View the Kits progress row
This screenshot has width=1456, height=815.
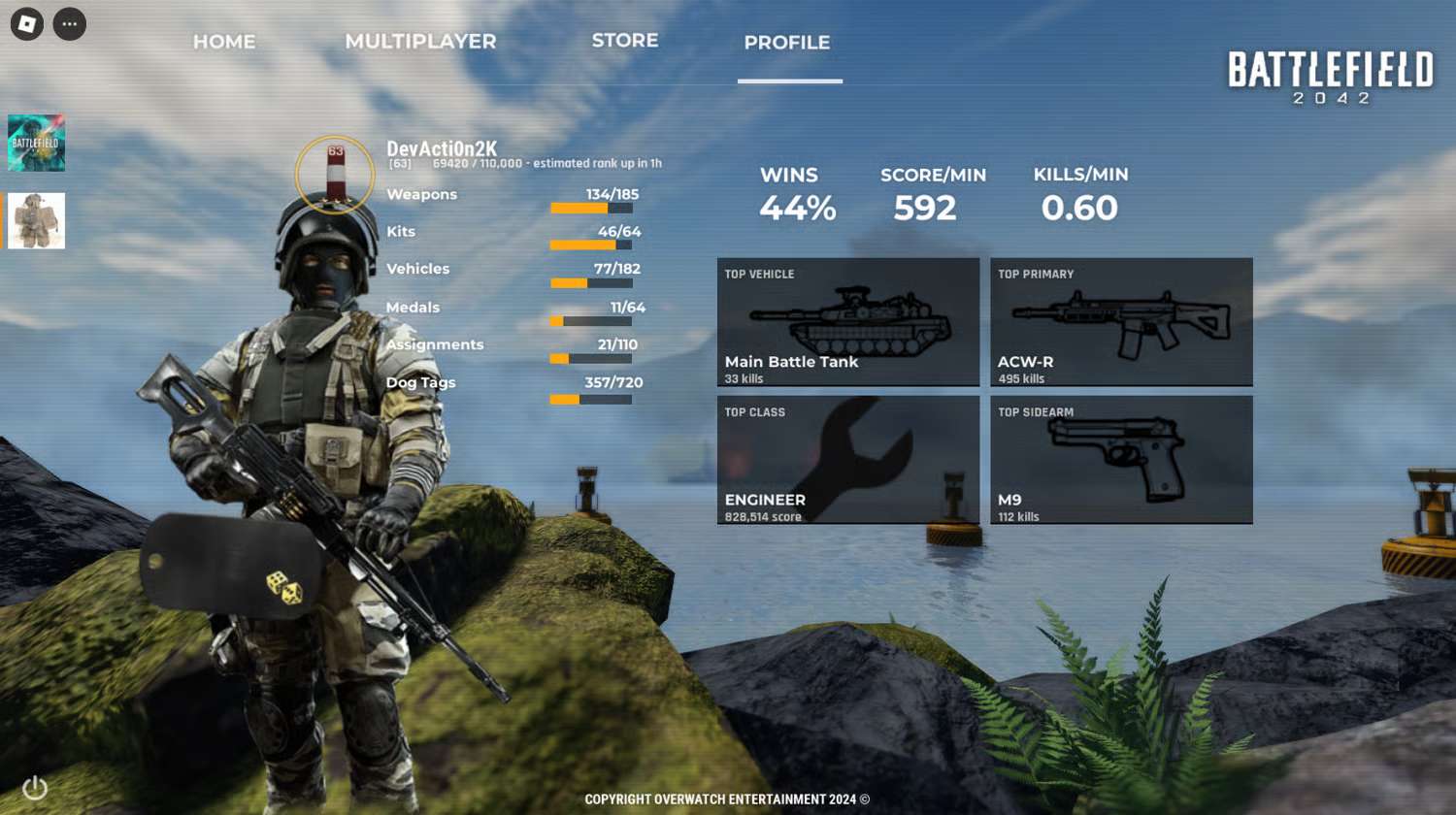click(x=513, y=234)
